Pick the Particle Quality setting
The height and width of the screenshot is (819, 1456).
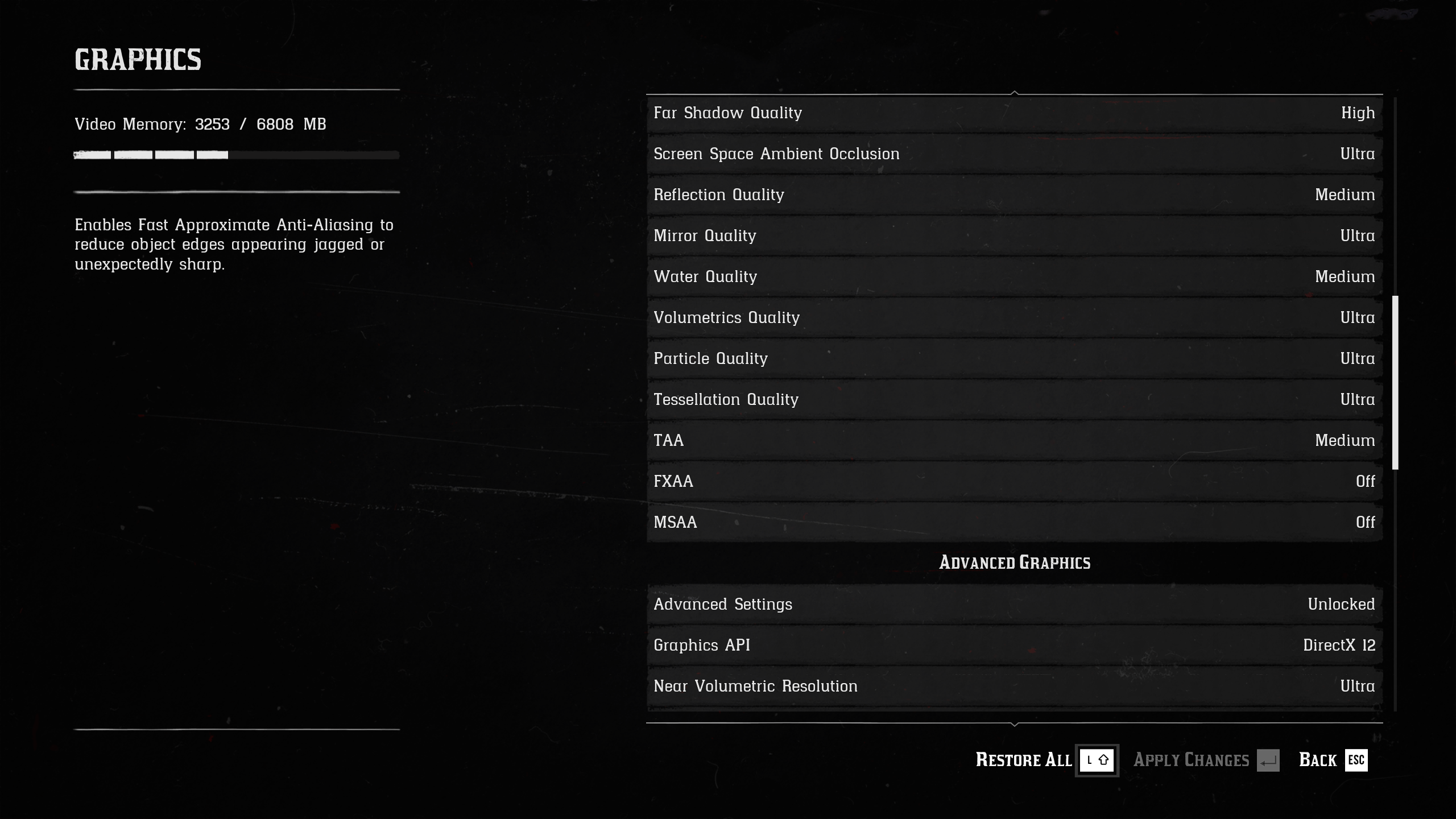coord(1014,359)
